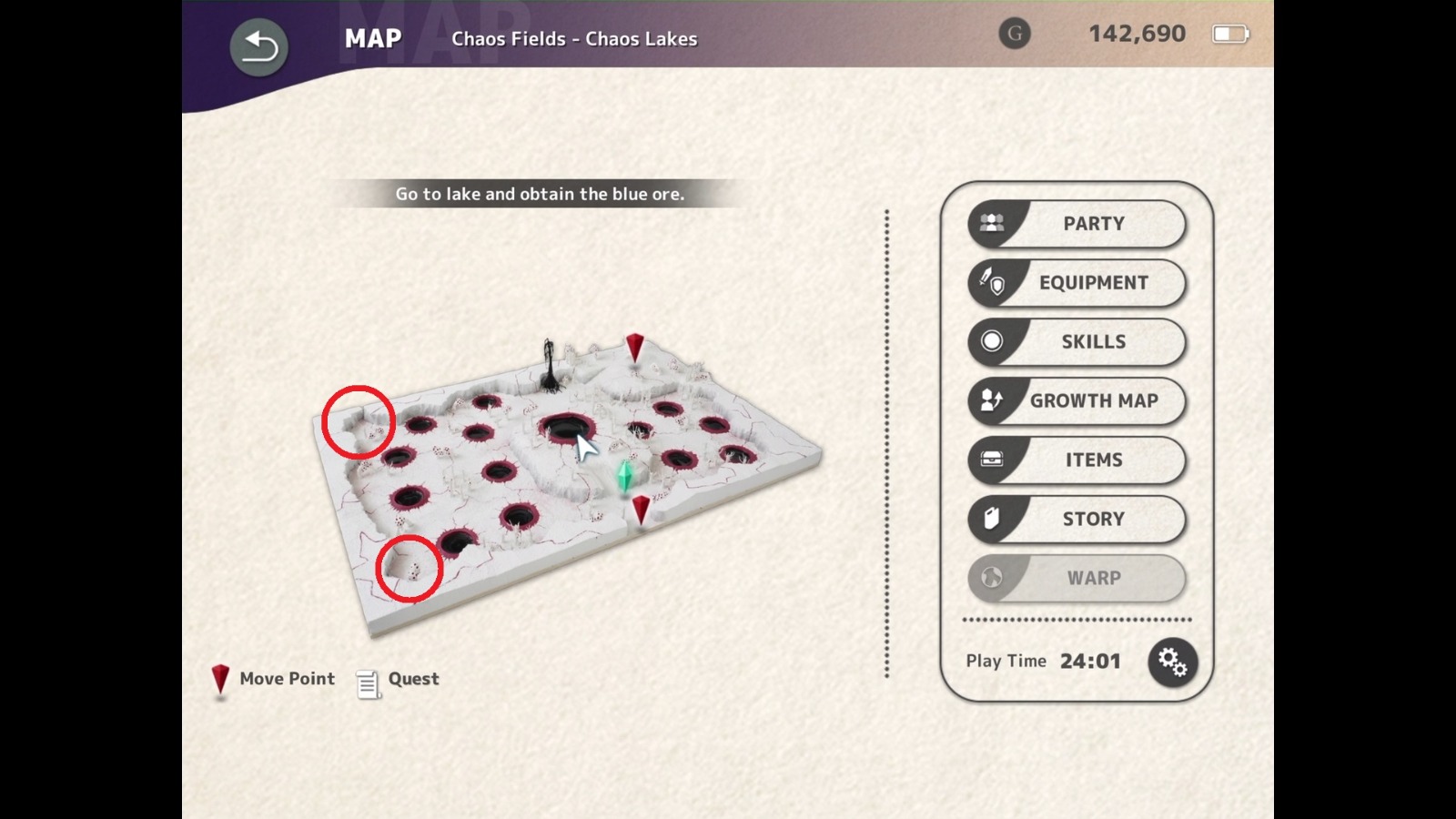Image resolution: width=1456 pixels, height=819 pixels.
Task: Select the Equipment sword-and-shield icon
Action: [991, 281]
